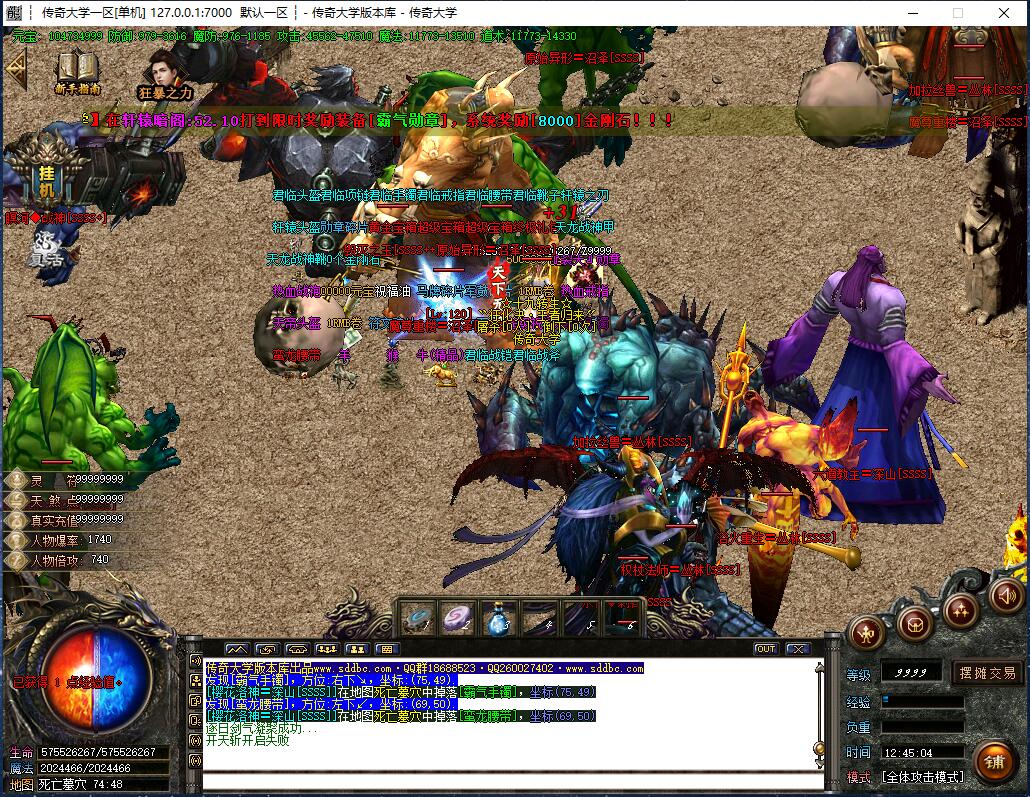Open the 摆摊交易 stall trade button
This screenshot has width=1030, height=797.
(x=987, y=673)
